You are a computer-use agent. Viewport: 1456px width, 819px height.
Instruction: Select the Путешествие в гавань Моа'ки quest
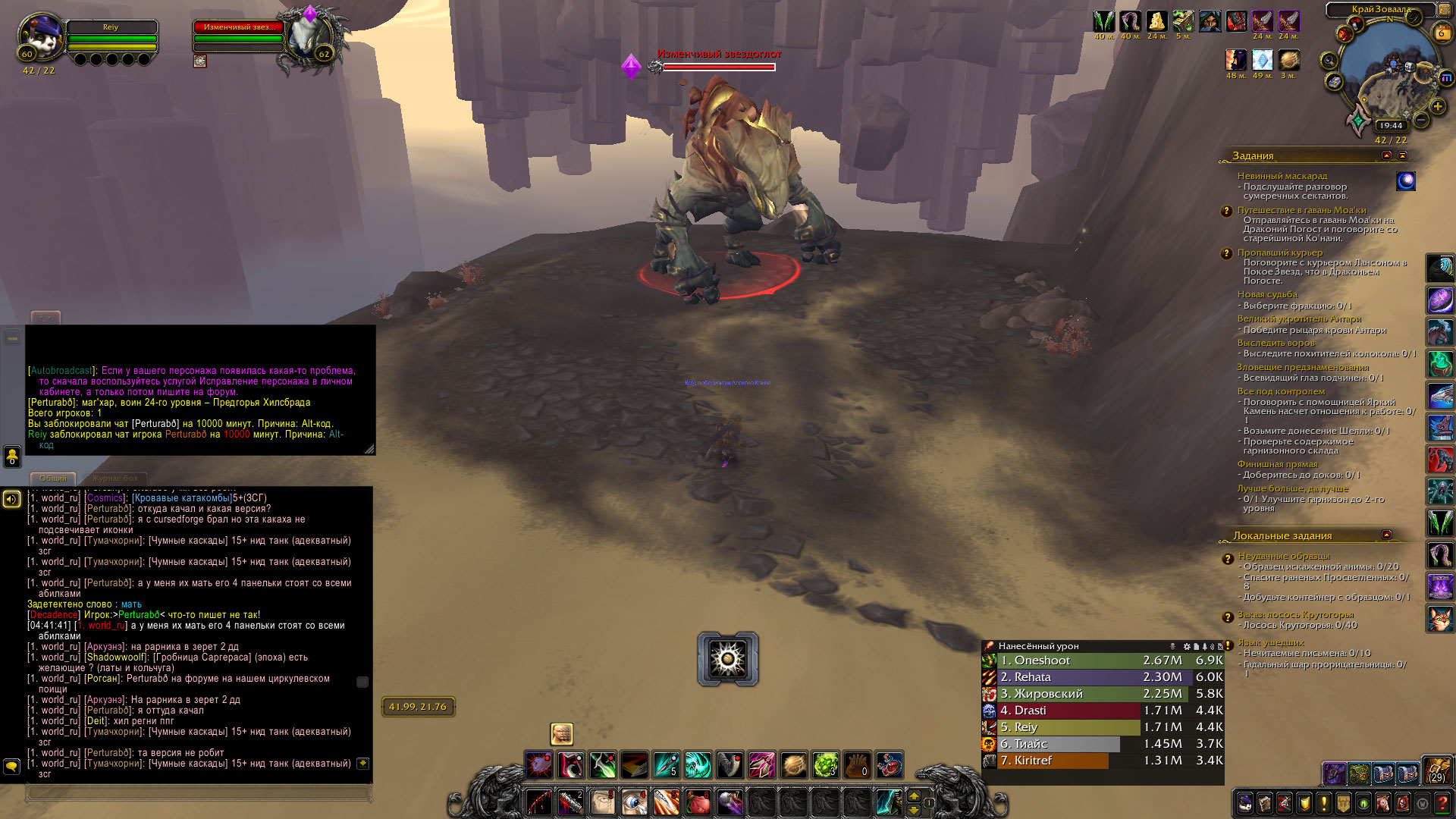[x=1301, y=210]
